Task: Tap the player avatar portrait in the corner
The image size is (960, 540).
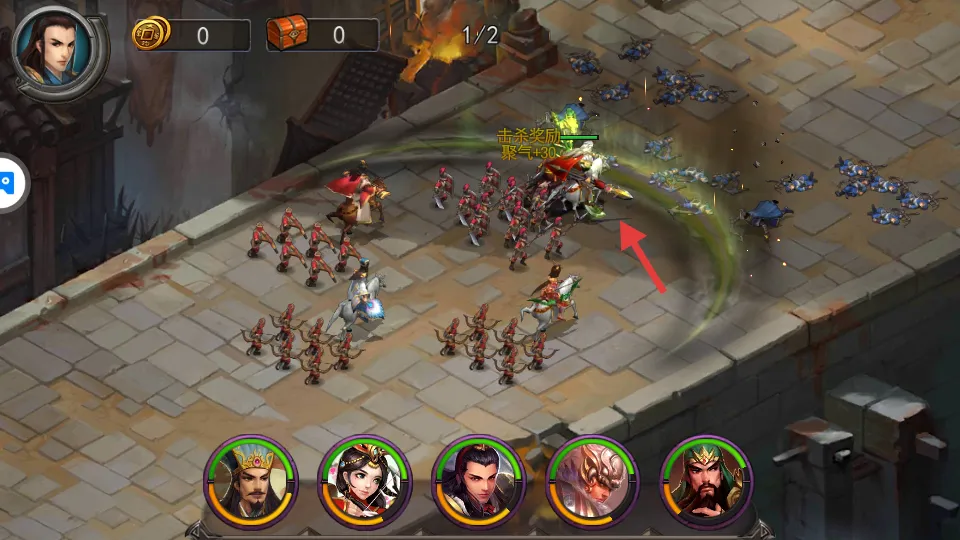Action: pyautogui.click(x=56, y=48)
